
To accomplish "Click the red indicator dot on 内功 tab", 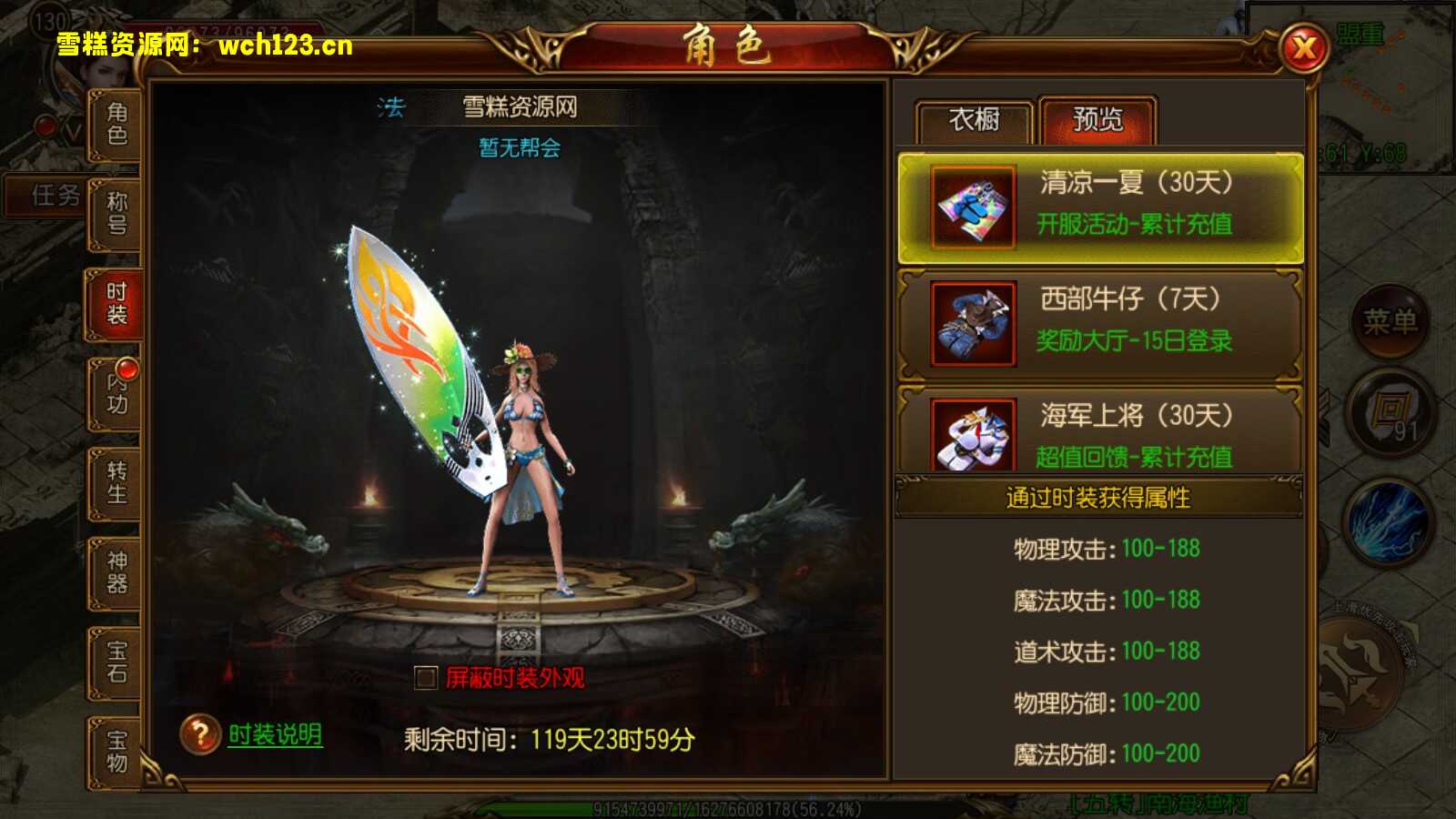I will (127, 369).
